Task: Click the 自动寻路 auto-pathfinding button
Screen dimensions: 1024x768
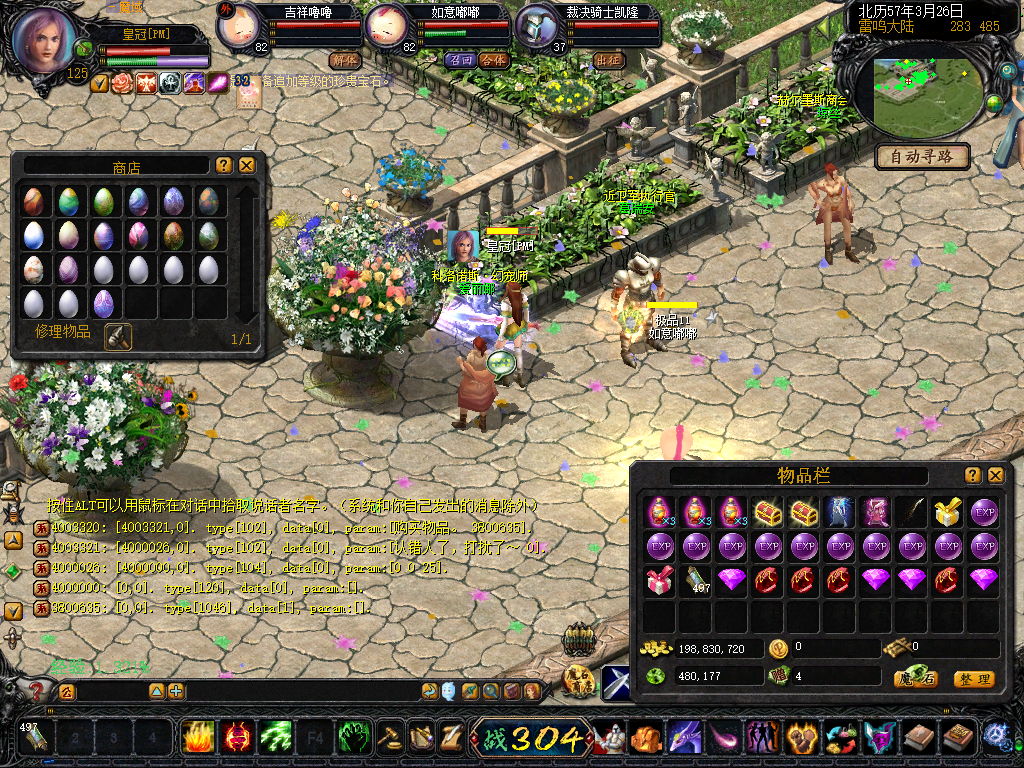Action: tap(922, 156)
